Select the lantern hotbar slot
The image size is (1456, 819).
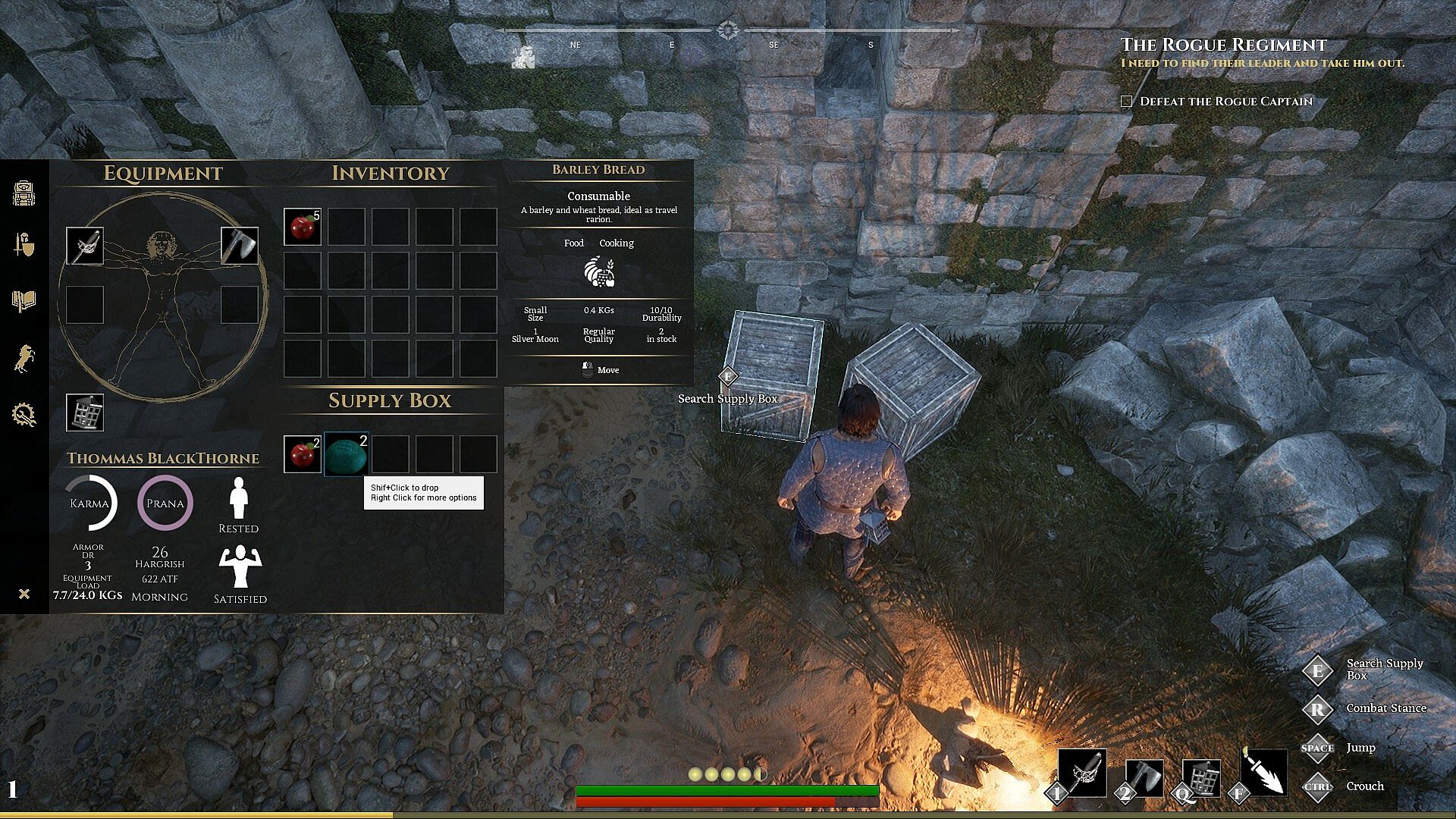pos(1202,777)
